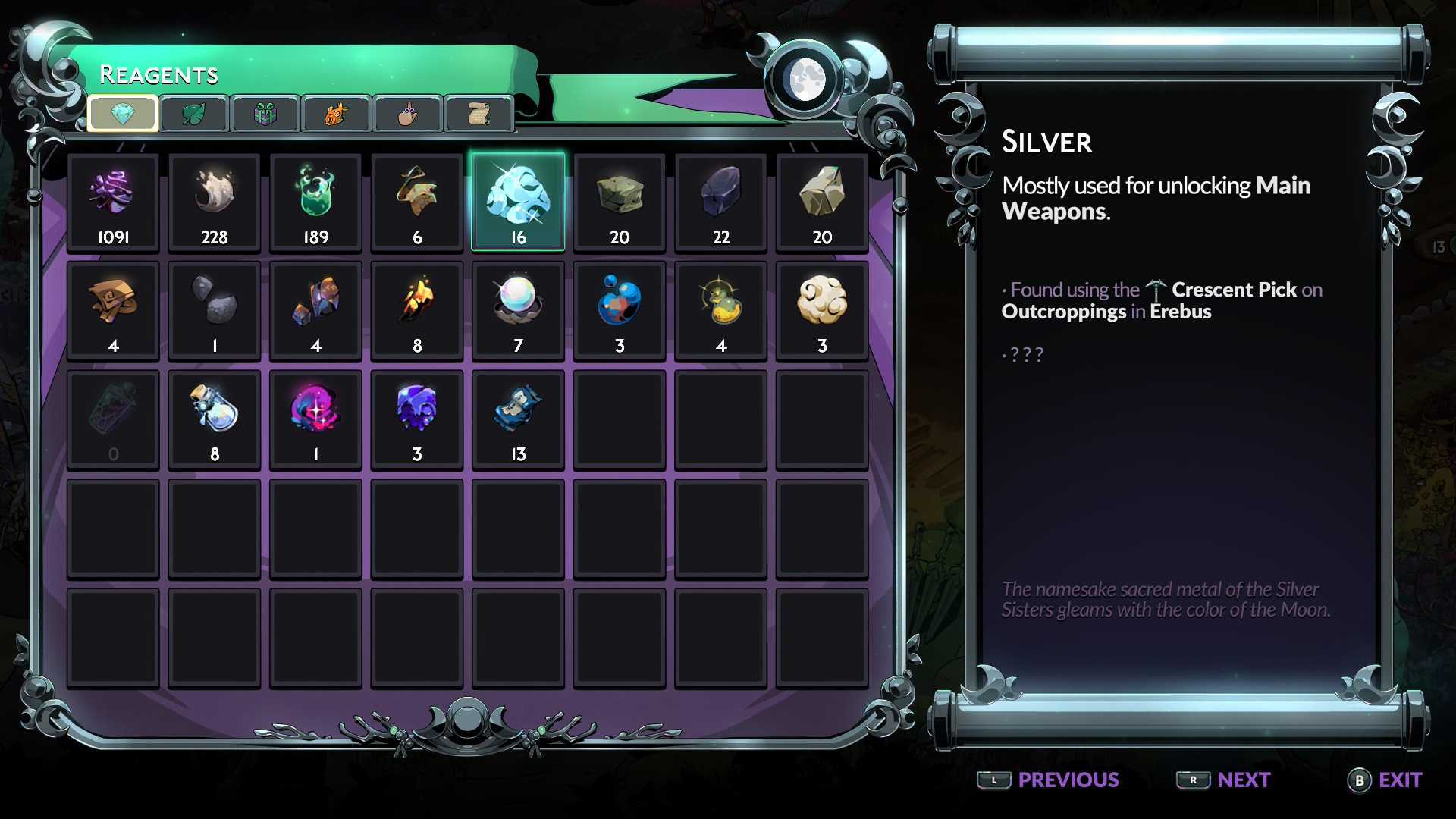1456x819 pixels.
Task: Choose the glass bottle slot with 8
Action: tap(215, 419)
